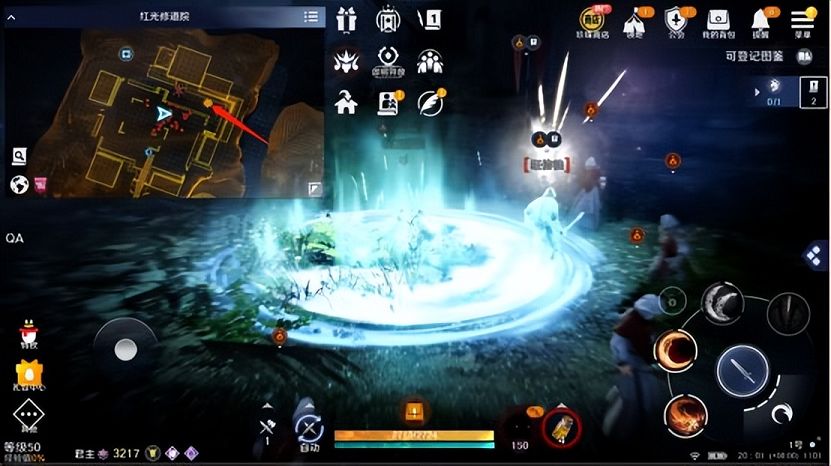Open the hamburger main menu
This screenshot has width=831, height=466.
[802, 20]
